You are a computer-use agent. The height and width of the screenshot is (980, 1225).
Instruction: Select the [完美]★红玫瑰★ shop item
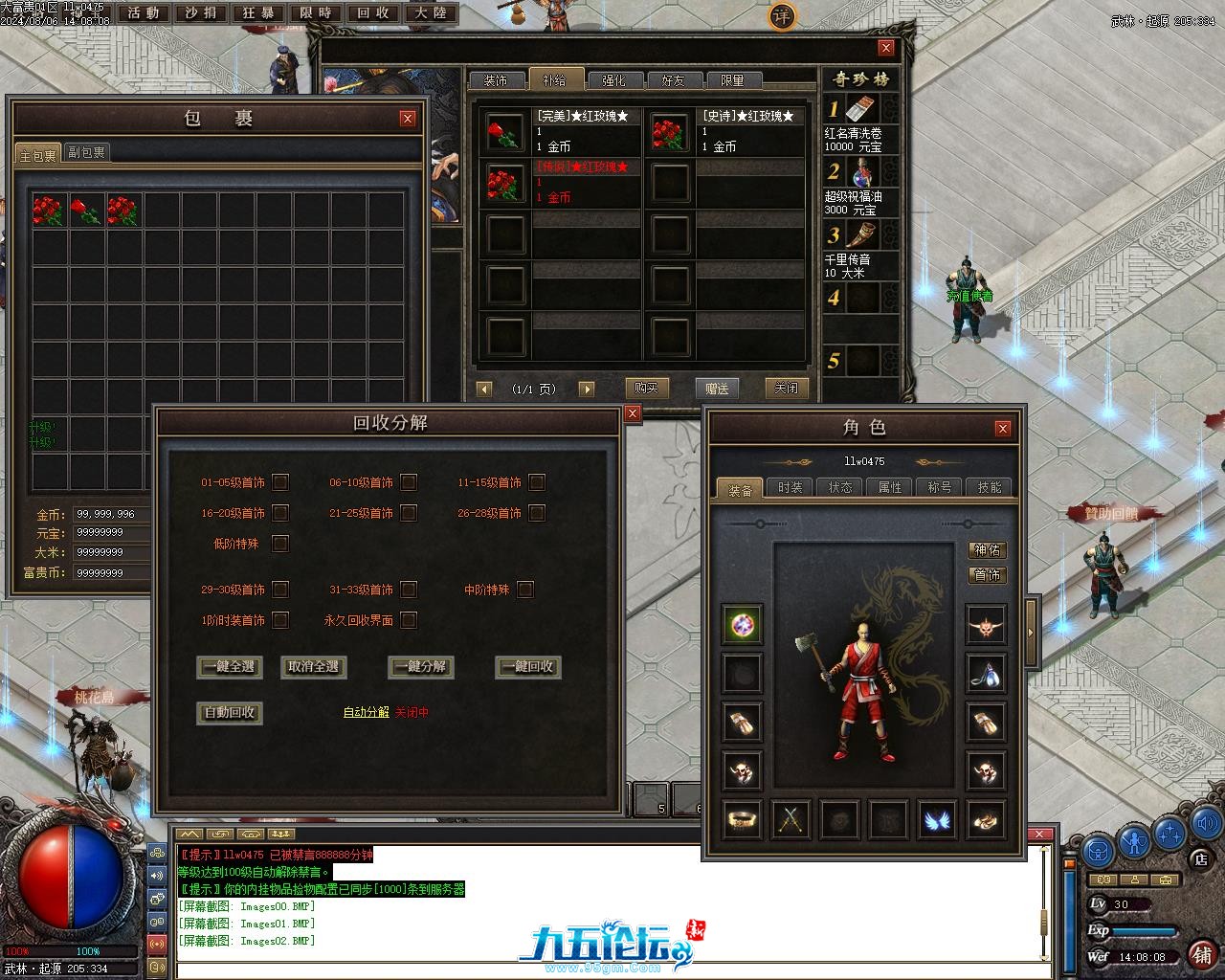(559, 132)
